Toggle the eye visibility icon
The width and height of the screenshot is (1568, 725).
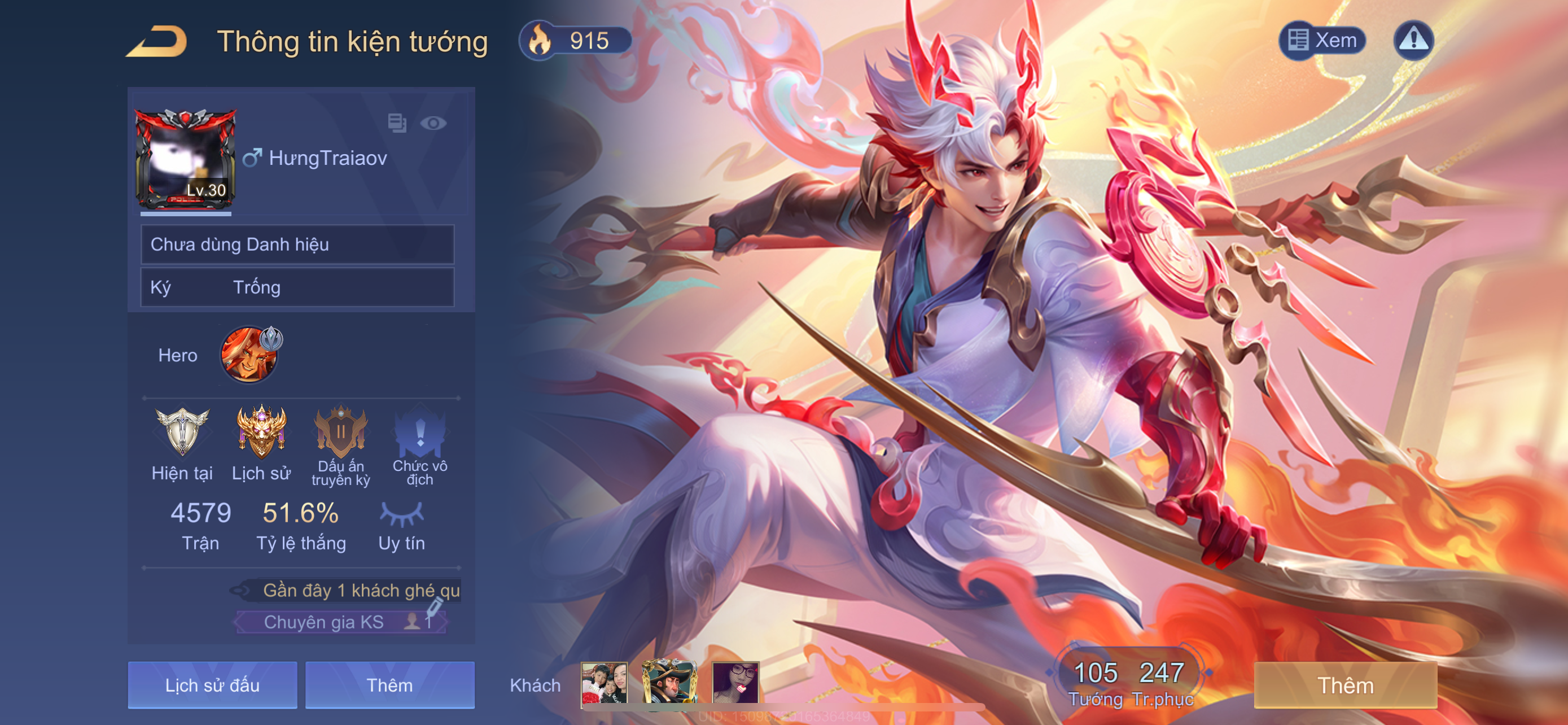(433, 124)
